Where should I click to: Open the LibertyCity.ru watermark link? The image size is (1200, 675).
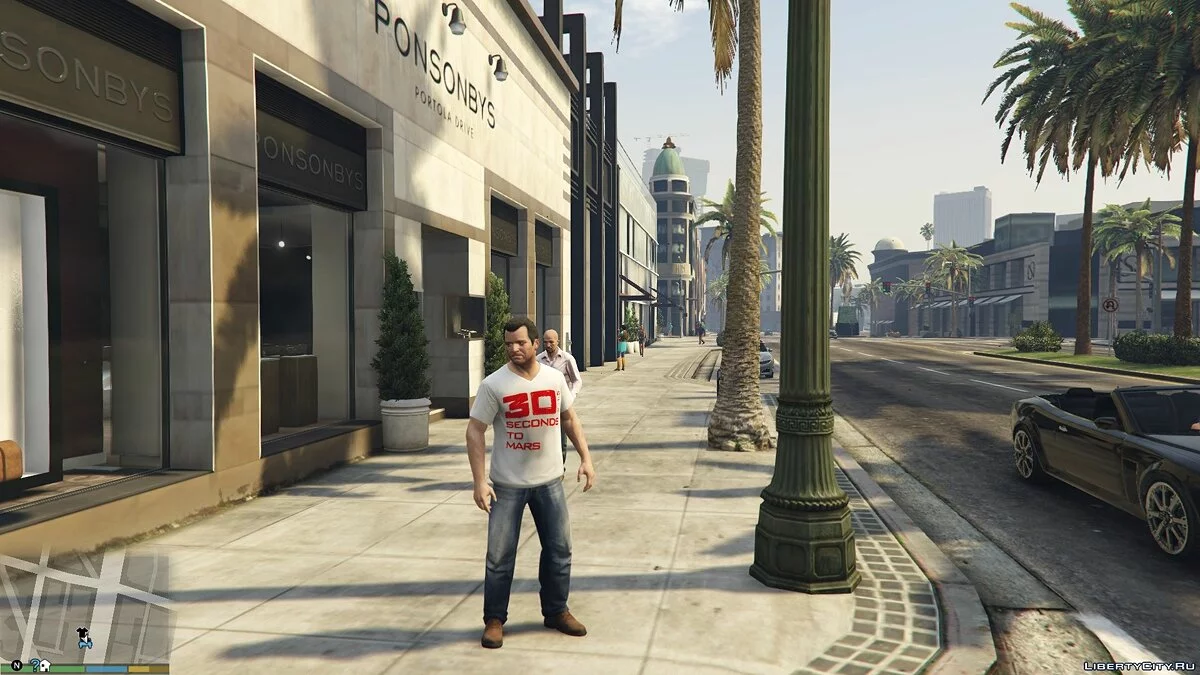pos(1138,664)
